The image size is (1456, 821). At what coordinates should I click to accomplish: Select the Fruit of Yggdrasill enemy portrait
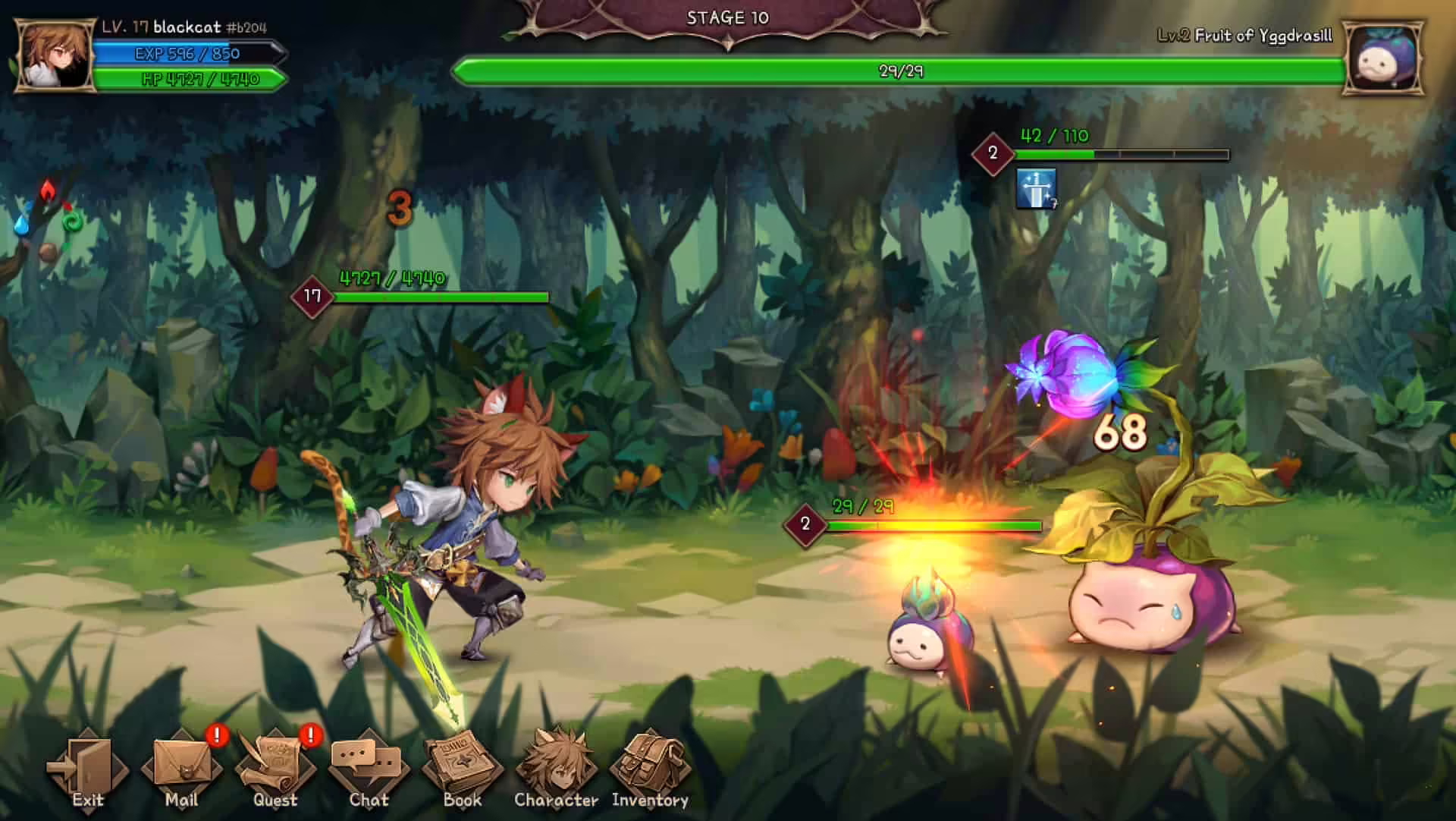click(1383, 58)
